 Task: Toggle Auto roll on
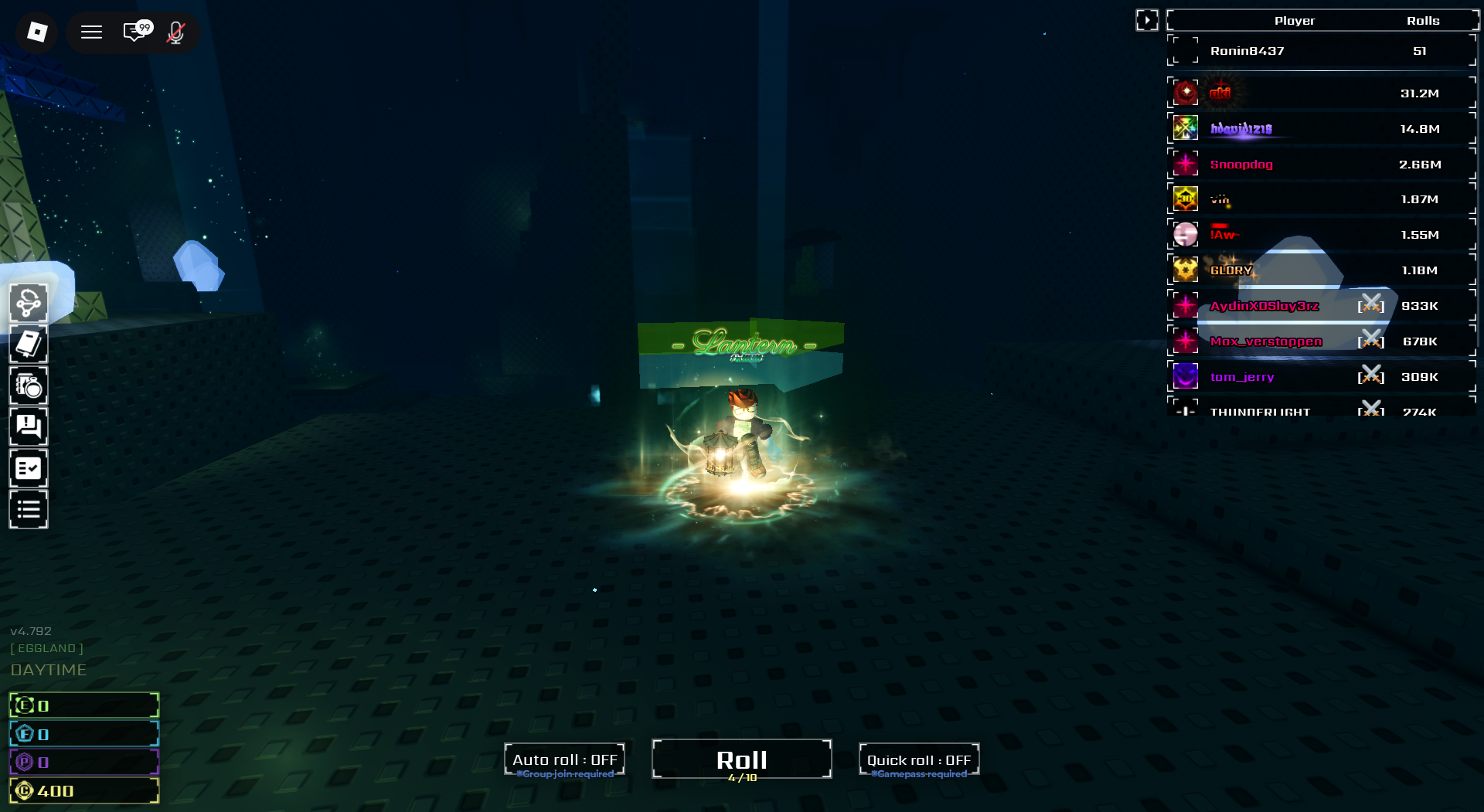click(564, 760)
